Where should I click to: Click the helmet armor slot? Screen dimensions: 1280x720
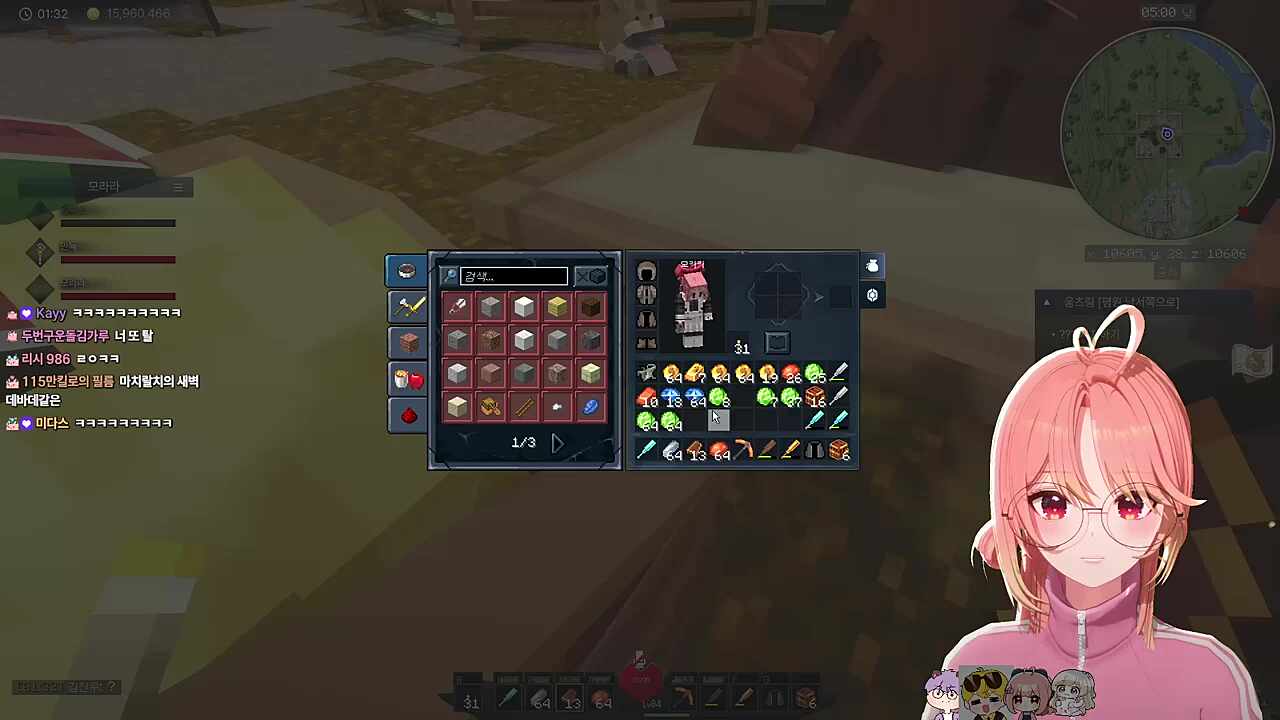[646, 272]
